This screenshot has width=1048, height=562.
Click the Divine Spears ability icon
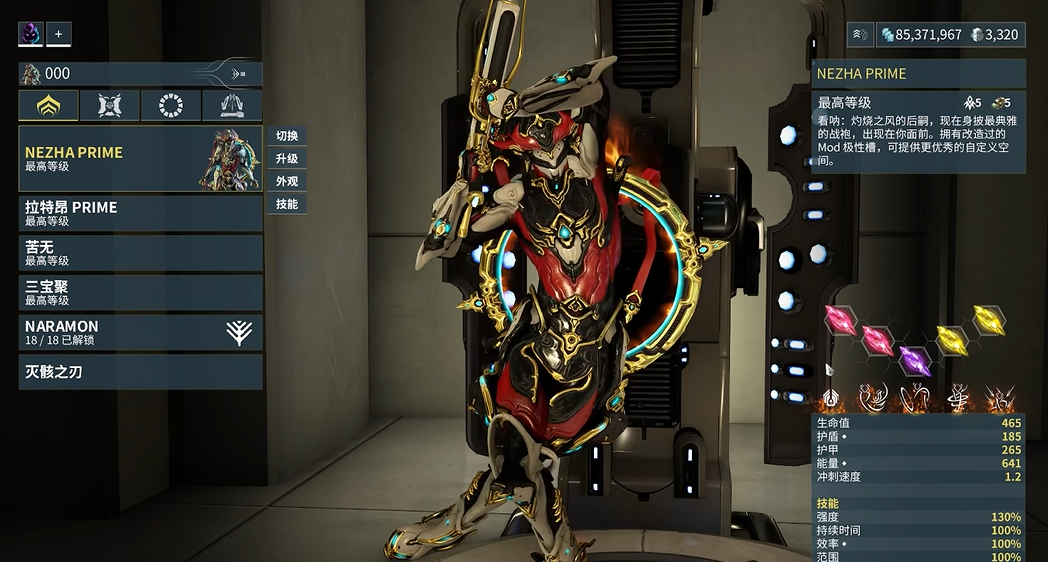coord(999,399)
